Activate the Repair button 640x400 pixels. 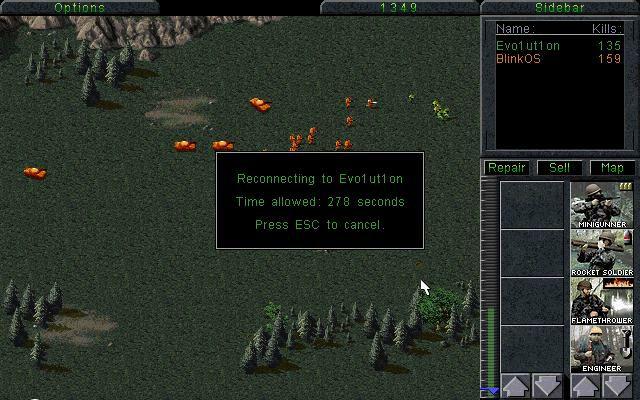point(507,168)
